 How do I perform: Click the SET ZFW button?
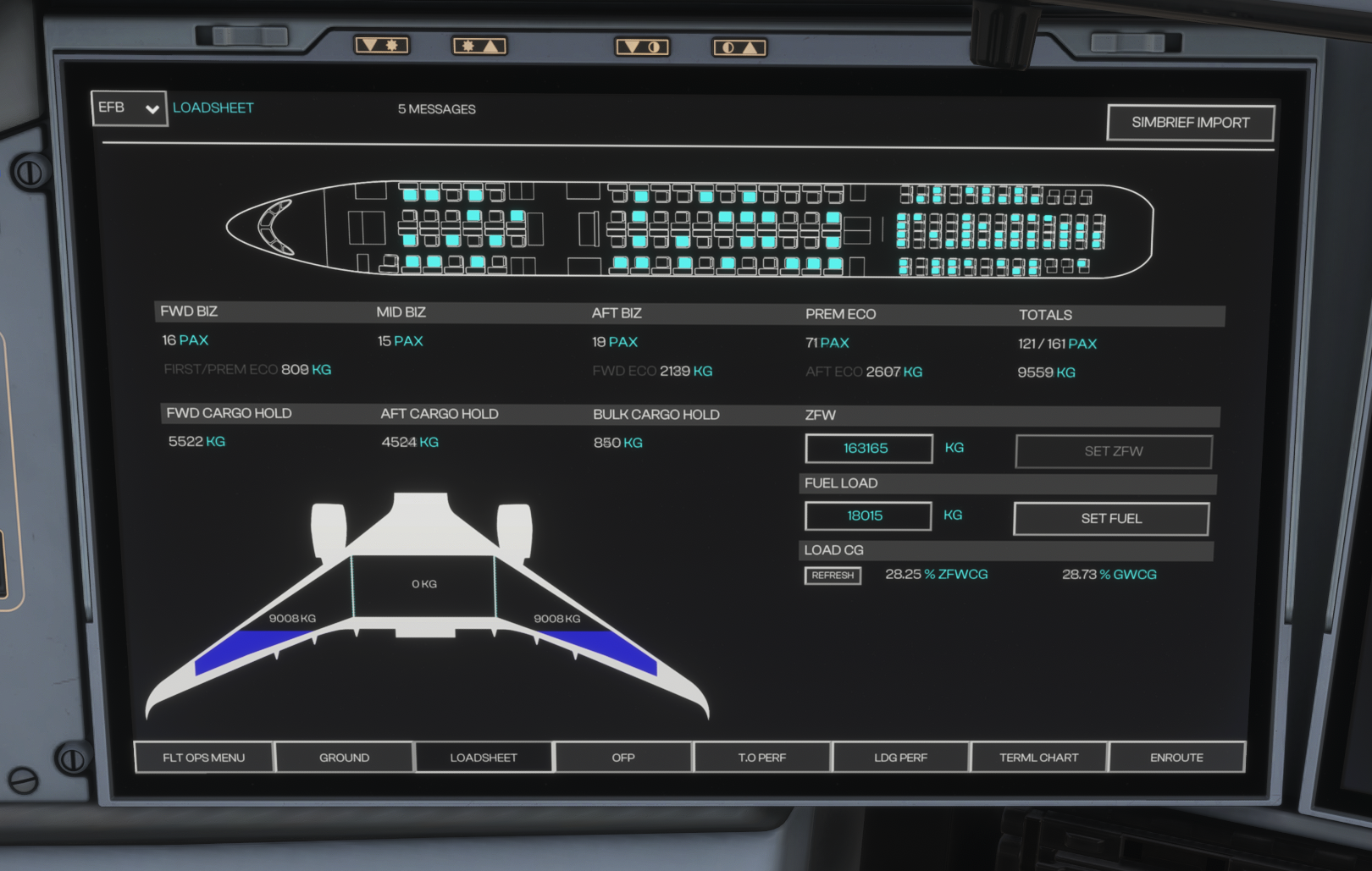pyautogui.click(x=1113, y=451)
